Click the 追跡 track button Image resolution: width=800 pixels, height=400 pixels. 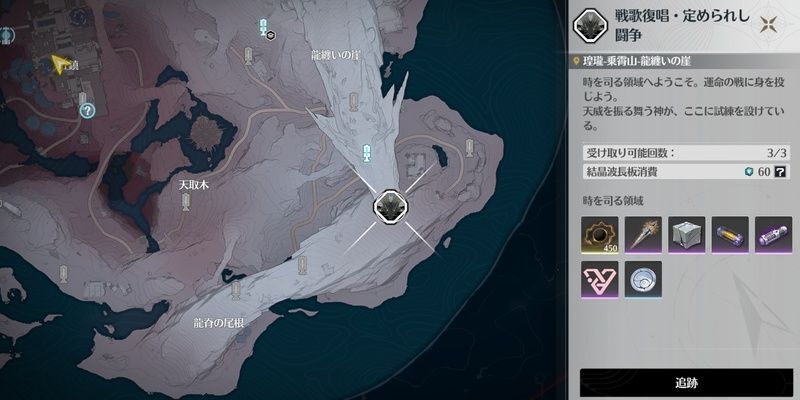686,383
